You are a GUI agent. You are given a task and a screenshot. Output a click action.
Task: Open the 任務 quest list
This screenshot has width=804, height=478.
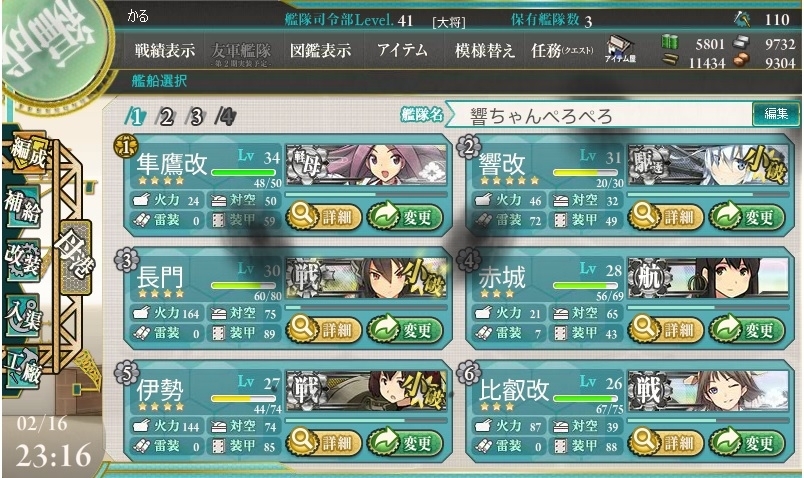click(562, 51)
